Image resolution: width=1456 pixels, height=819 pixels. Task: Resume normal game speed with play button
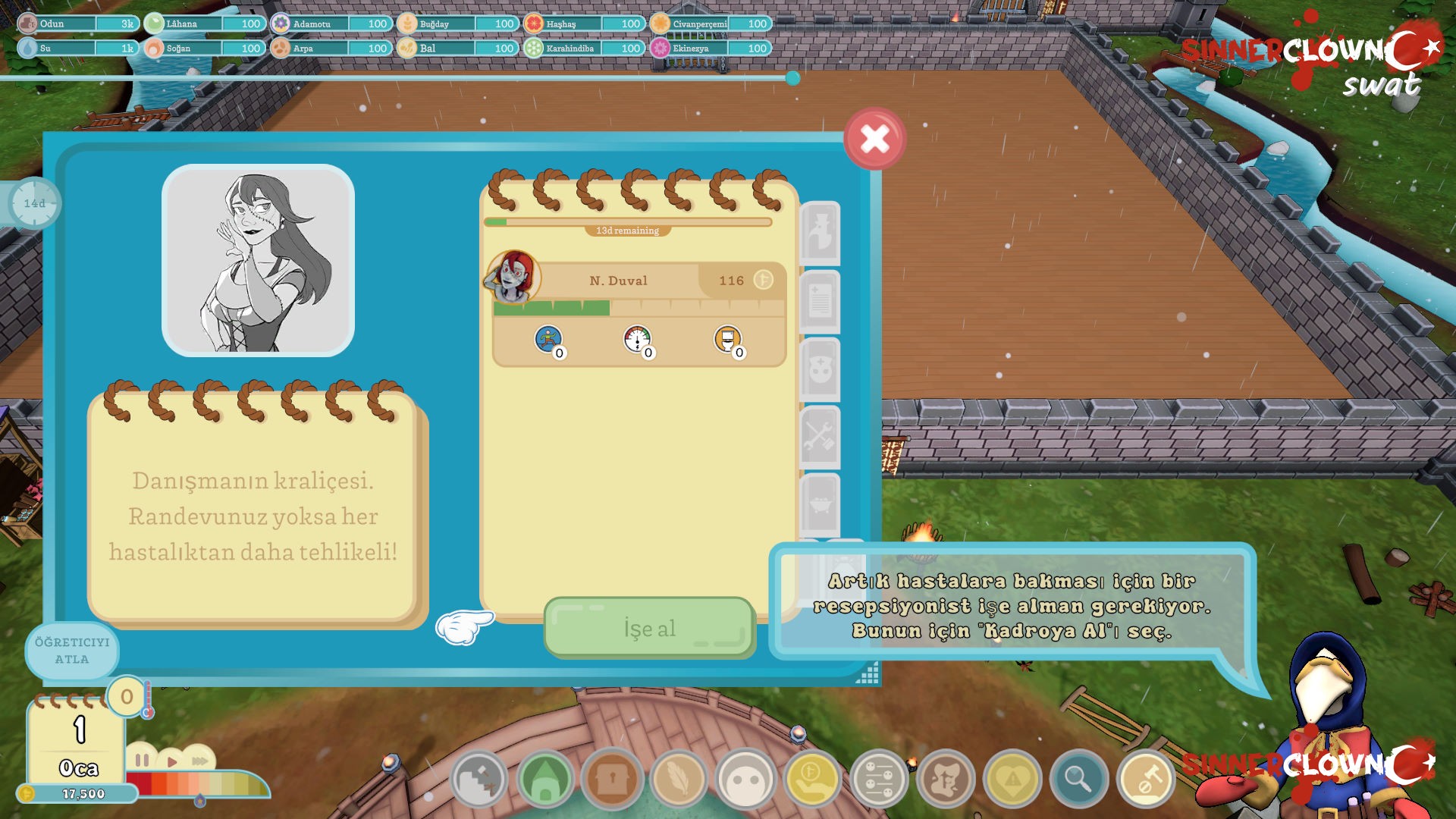coord(171,761)
